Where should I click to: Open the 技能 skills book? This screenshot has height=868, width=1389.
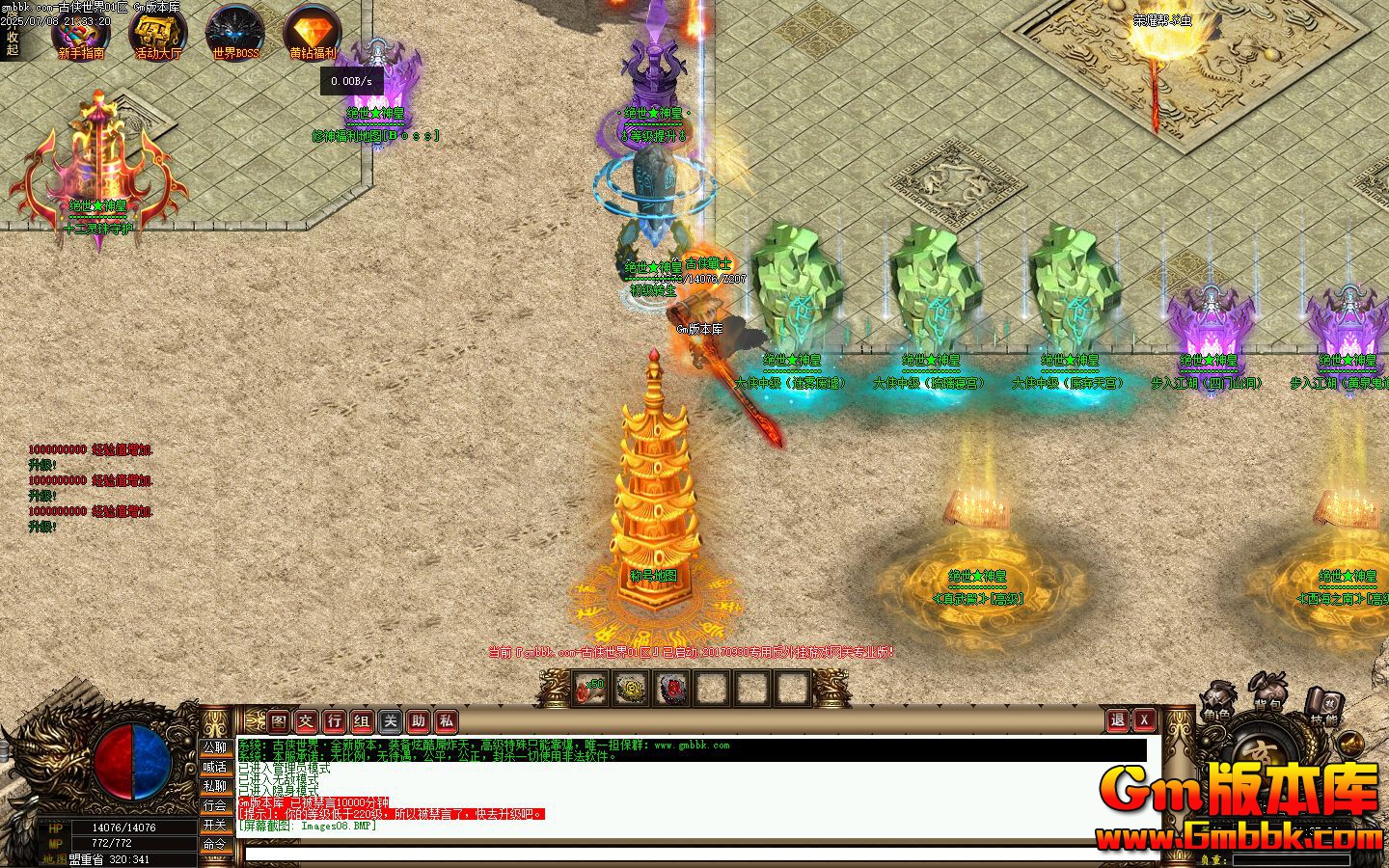click(1323, 710)
